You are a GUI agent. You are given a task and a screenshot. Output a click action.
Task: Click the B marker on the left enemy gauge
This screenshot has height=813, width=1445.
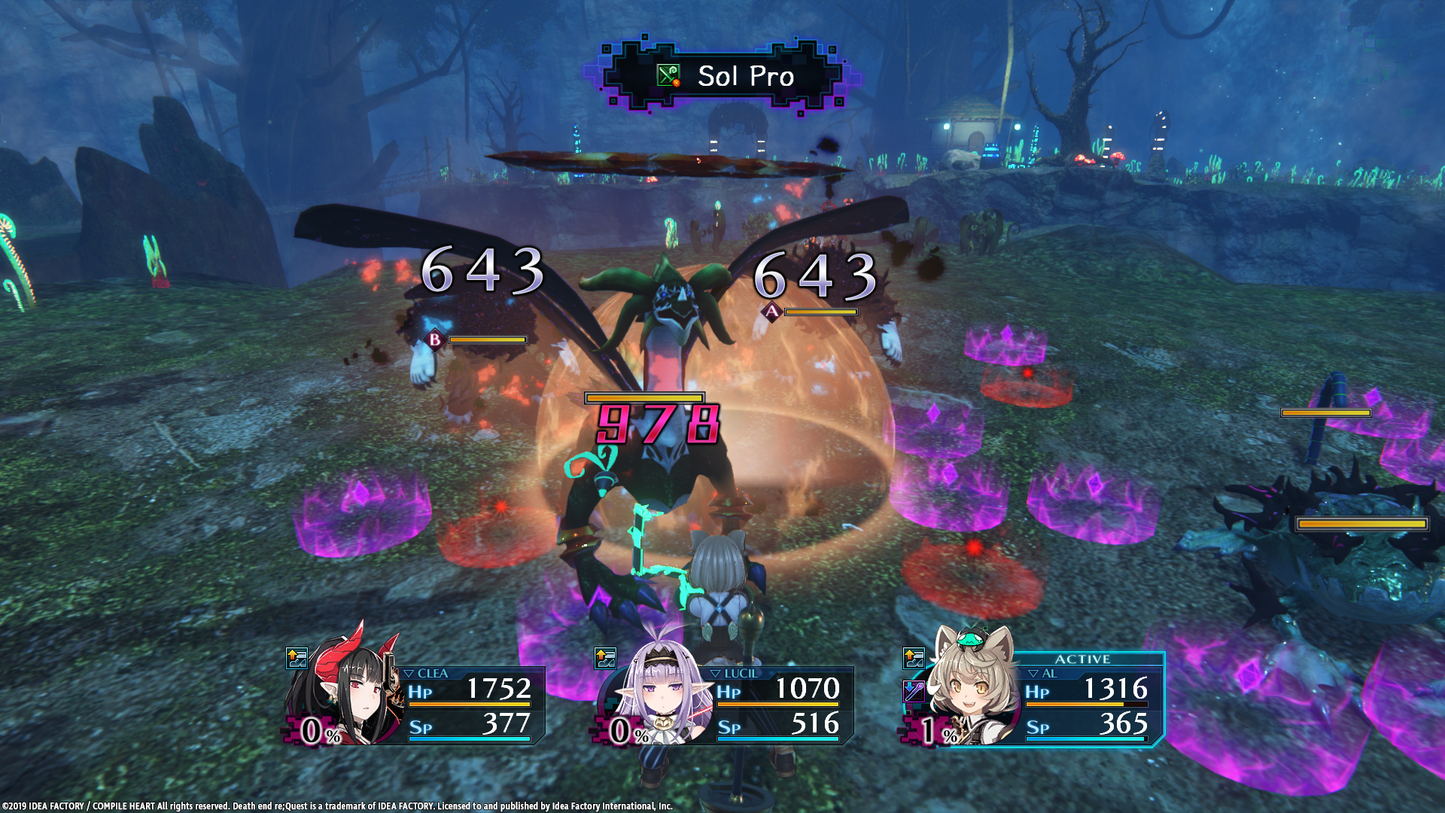(x=434, y=341)
